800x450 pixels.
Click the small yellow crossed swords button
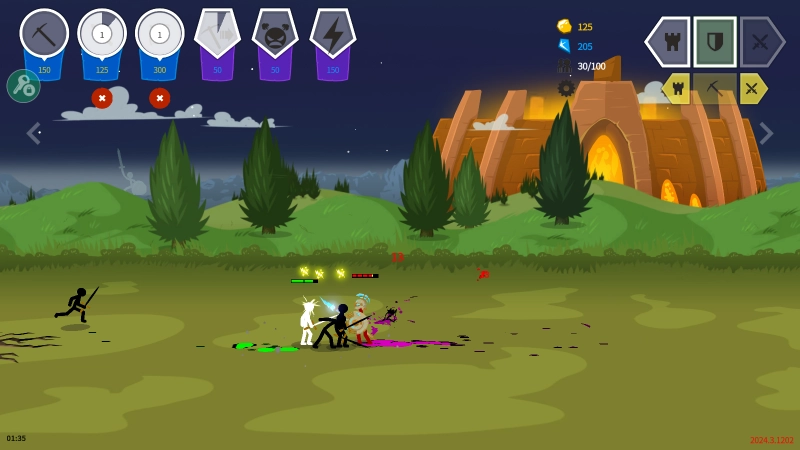pos(752,88)
